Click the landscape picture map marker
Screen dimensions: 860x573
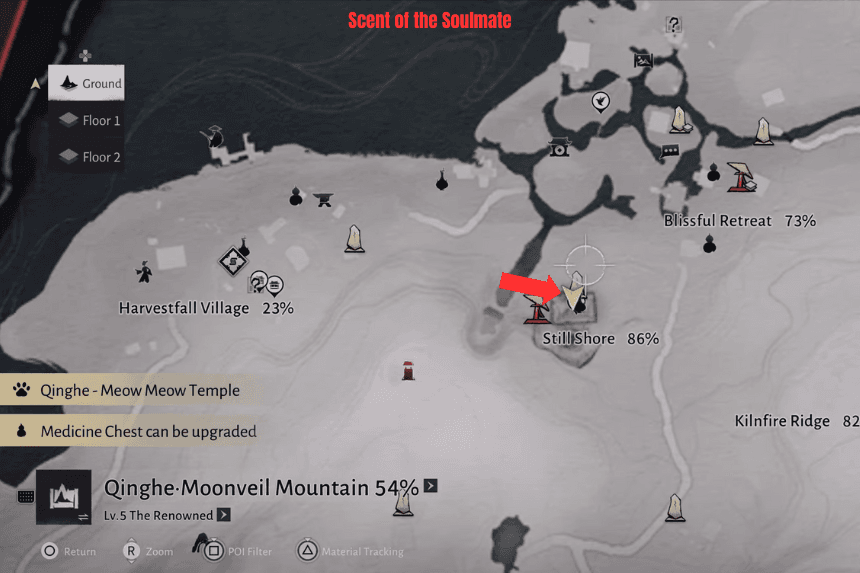pyautogui.click(x=643, y=60)
